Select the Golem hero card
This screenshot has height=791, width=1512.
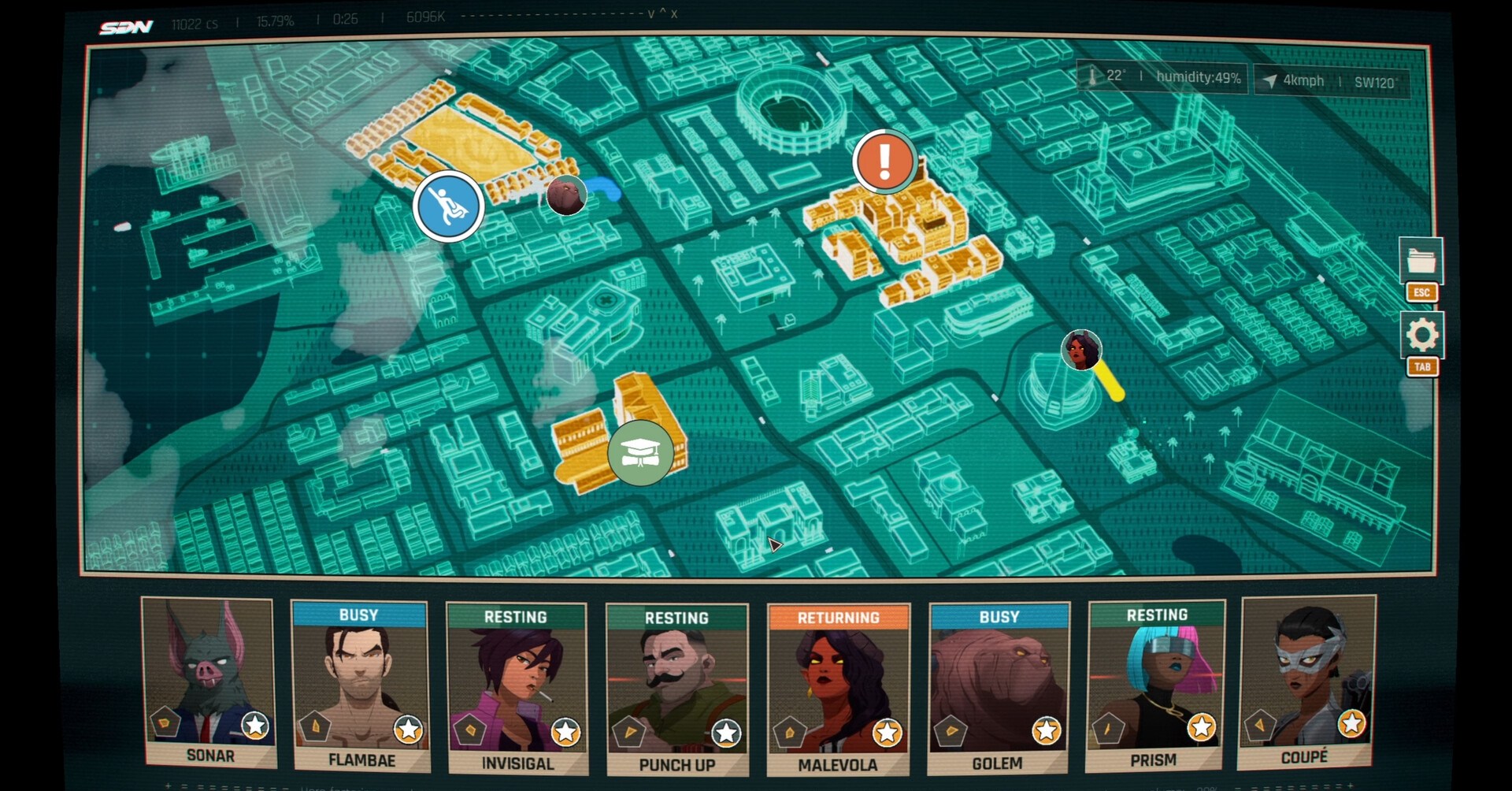999,688
